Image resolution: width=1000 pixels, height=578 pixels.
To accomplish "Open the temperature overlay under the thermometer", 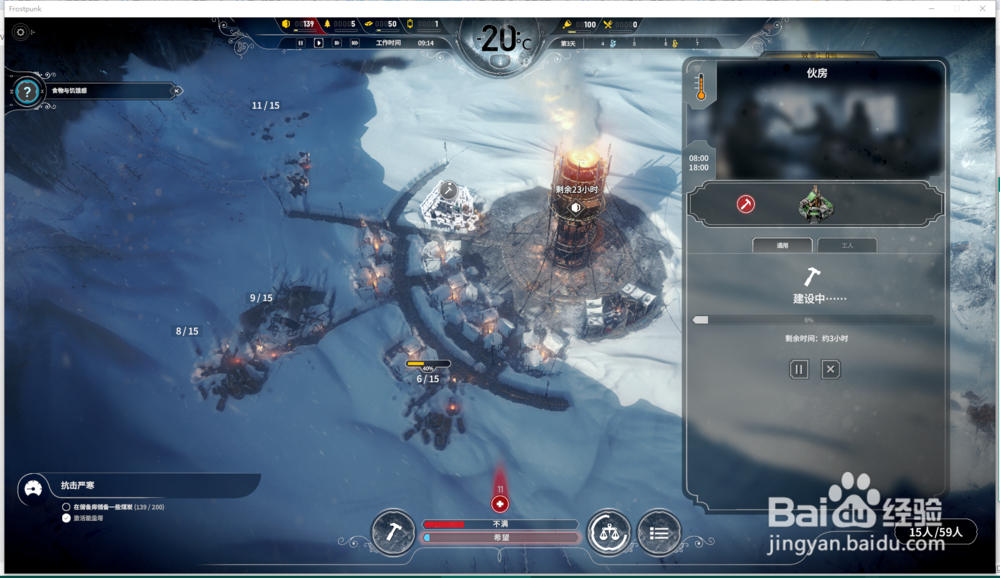I will (500, 59).
